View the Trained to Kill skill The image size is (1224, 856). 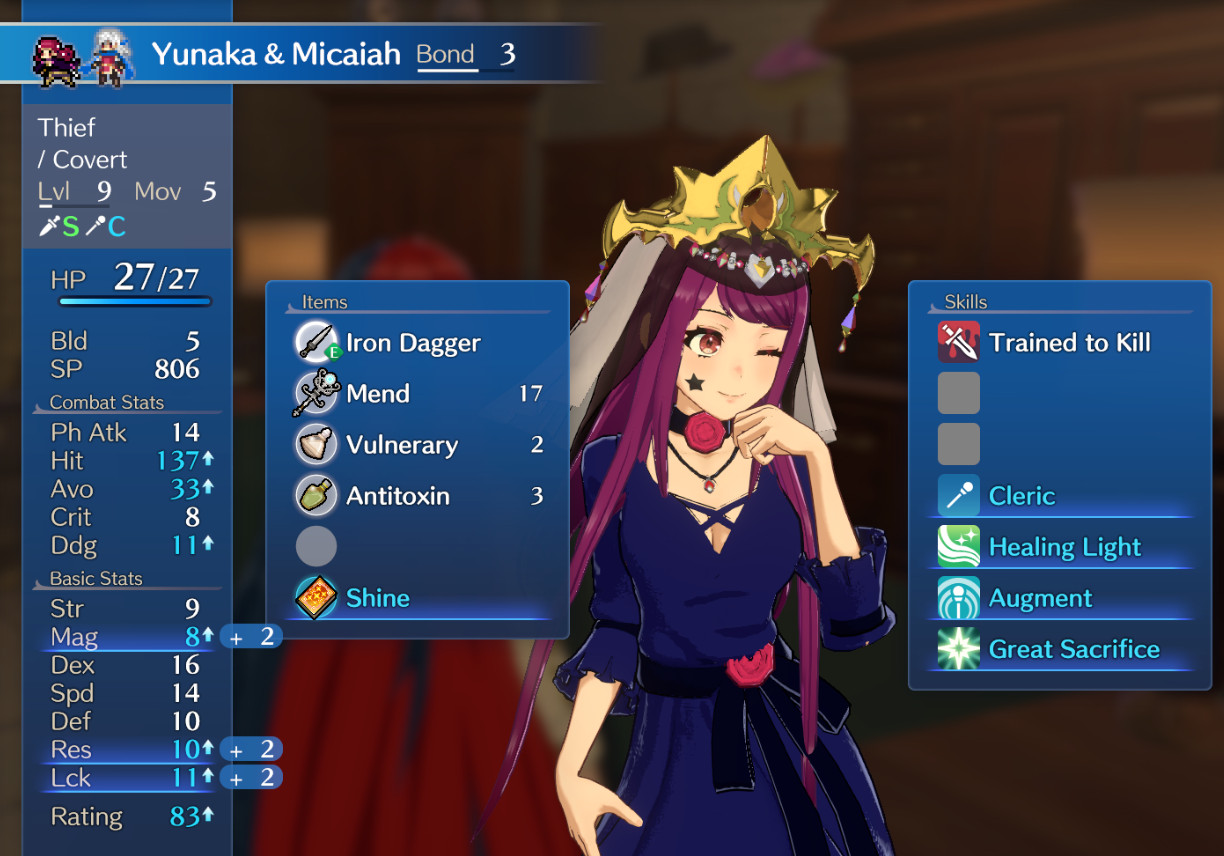pyautogui.click(x=1068, y=343)
